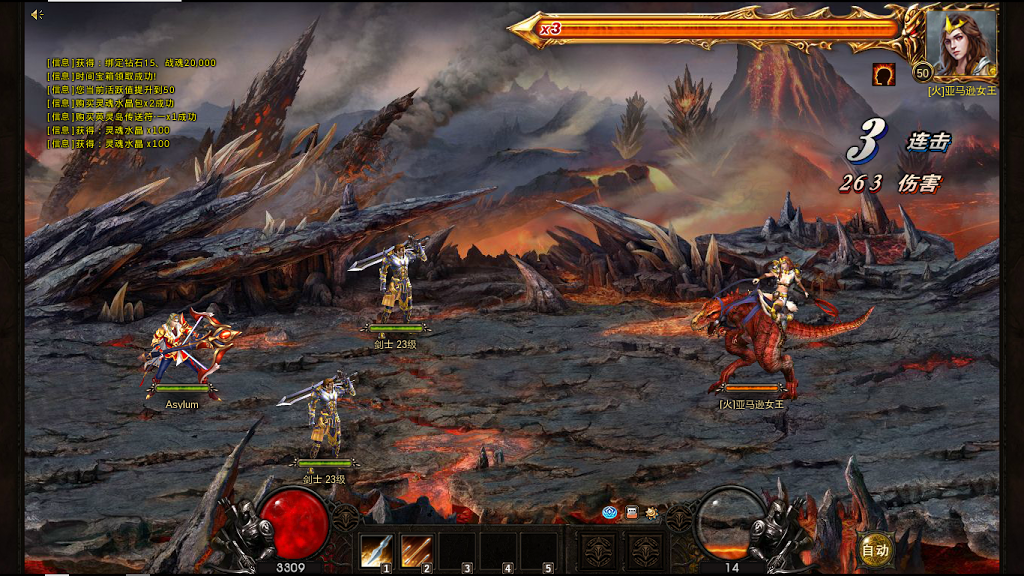Click the Amazon Queen boss portrait

960,45
